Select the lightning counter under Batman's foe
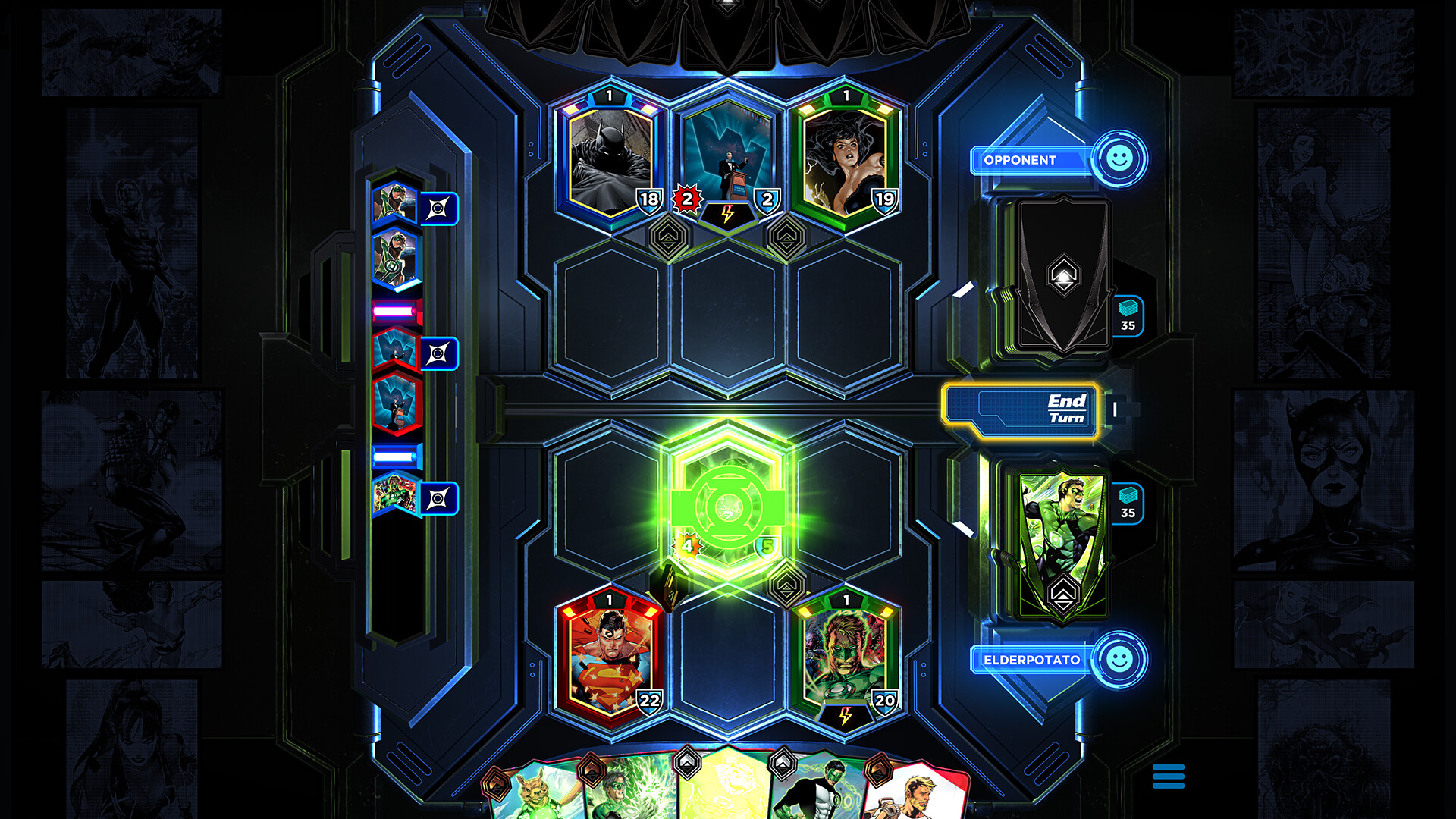 click(x=726, y=215)
